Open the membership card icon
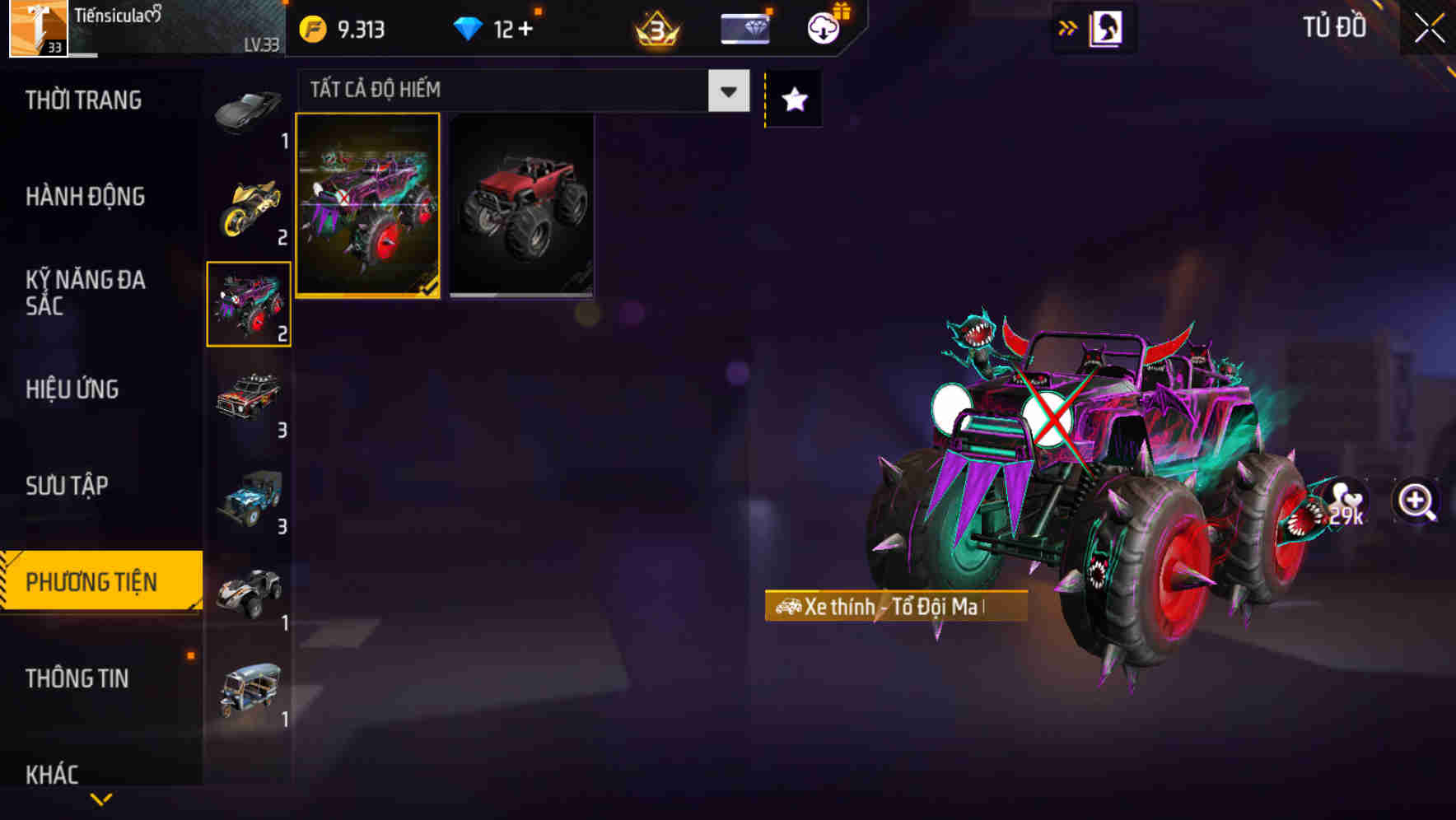 [744, 27]
